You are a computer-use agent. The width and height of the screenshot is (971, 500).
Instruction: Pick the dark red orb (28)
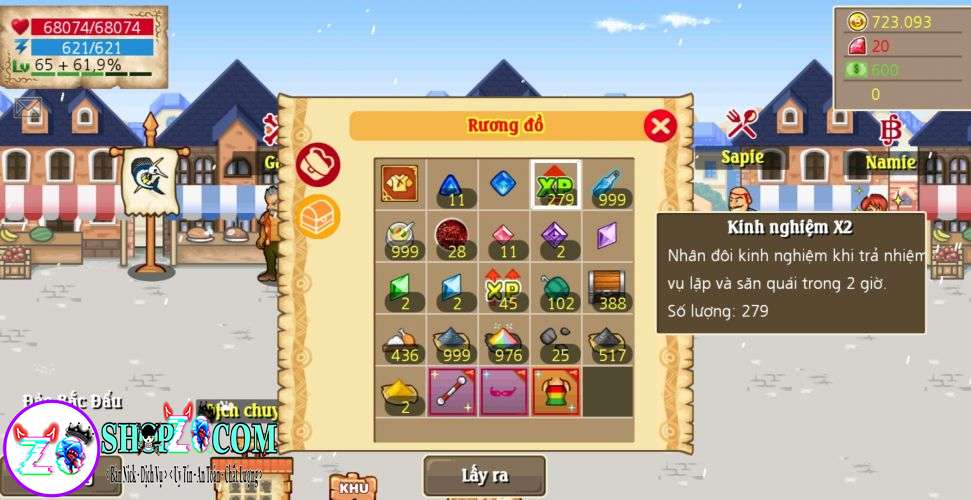pos(452,237)
